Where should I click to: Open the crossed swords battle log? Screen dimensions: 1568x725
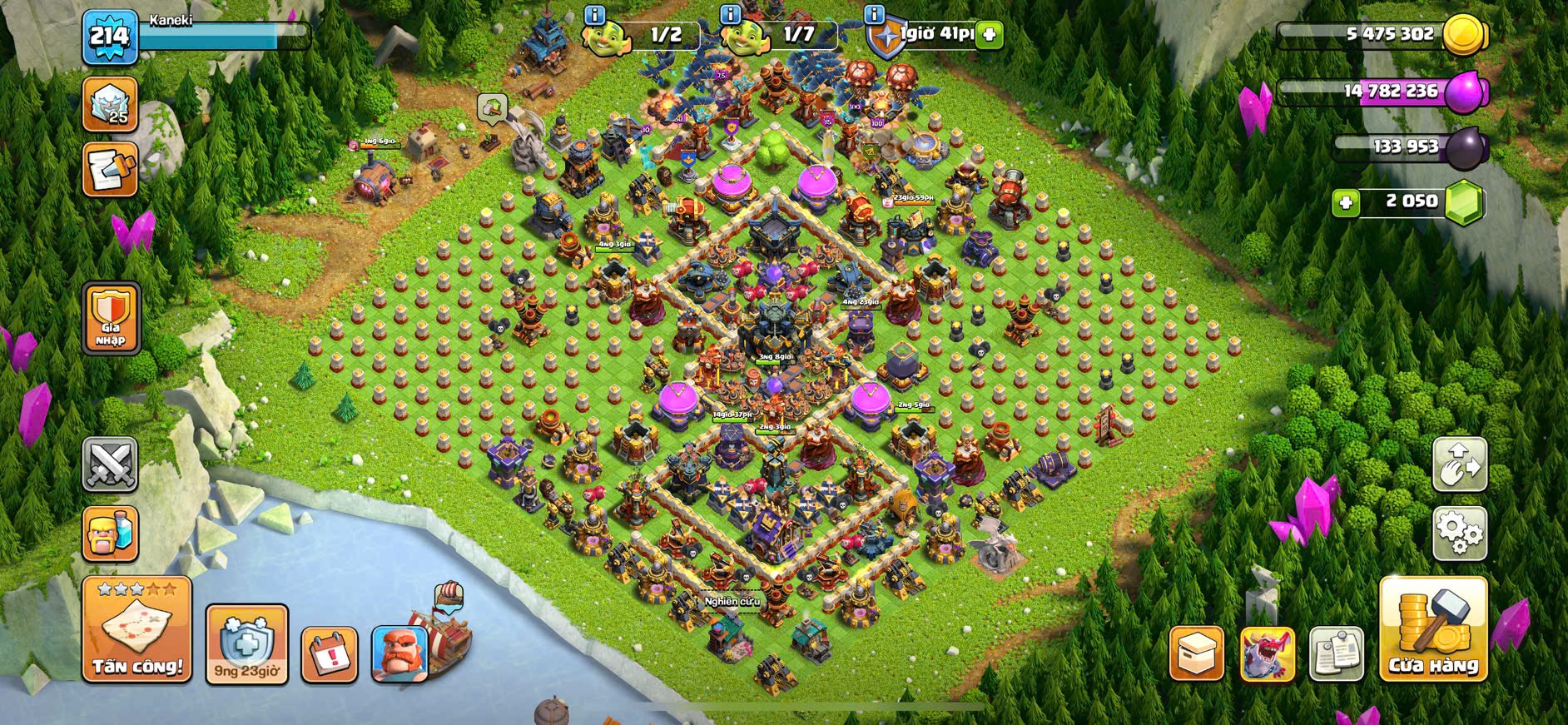click(111, 464)
